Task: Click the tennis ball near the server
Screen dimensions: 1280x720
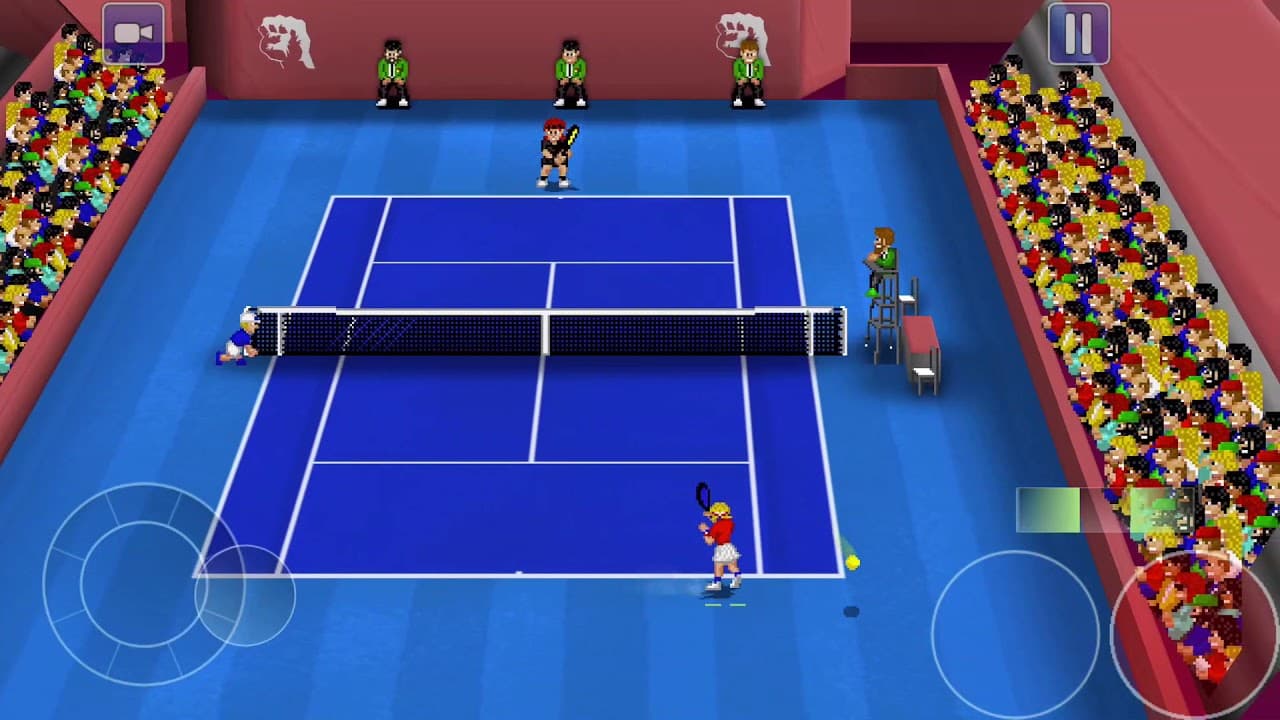Action: click(x=851, y=563)
